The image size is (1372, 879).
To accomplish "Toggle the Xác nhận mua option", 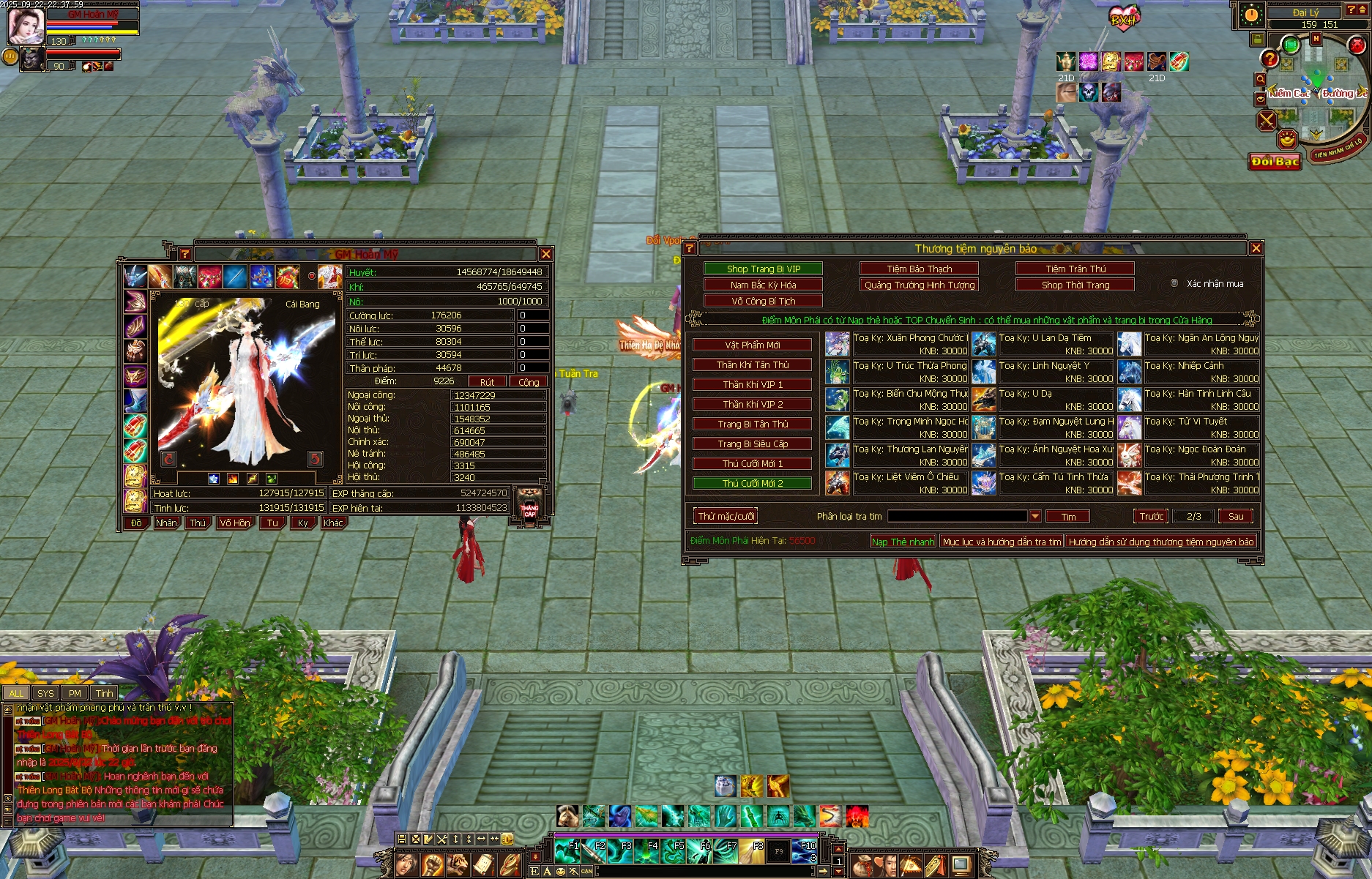I will (1174, 283).
